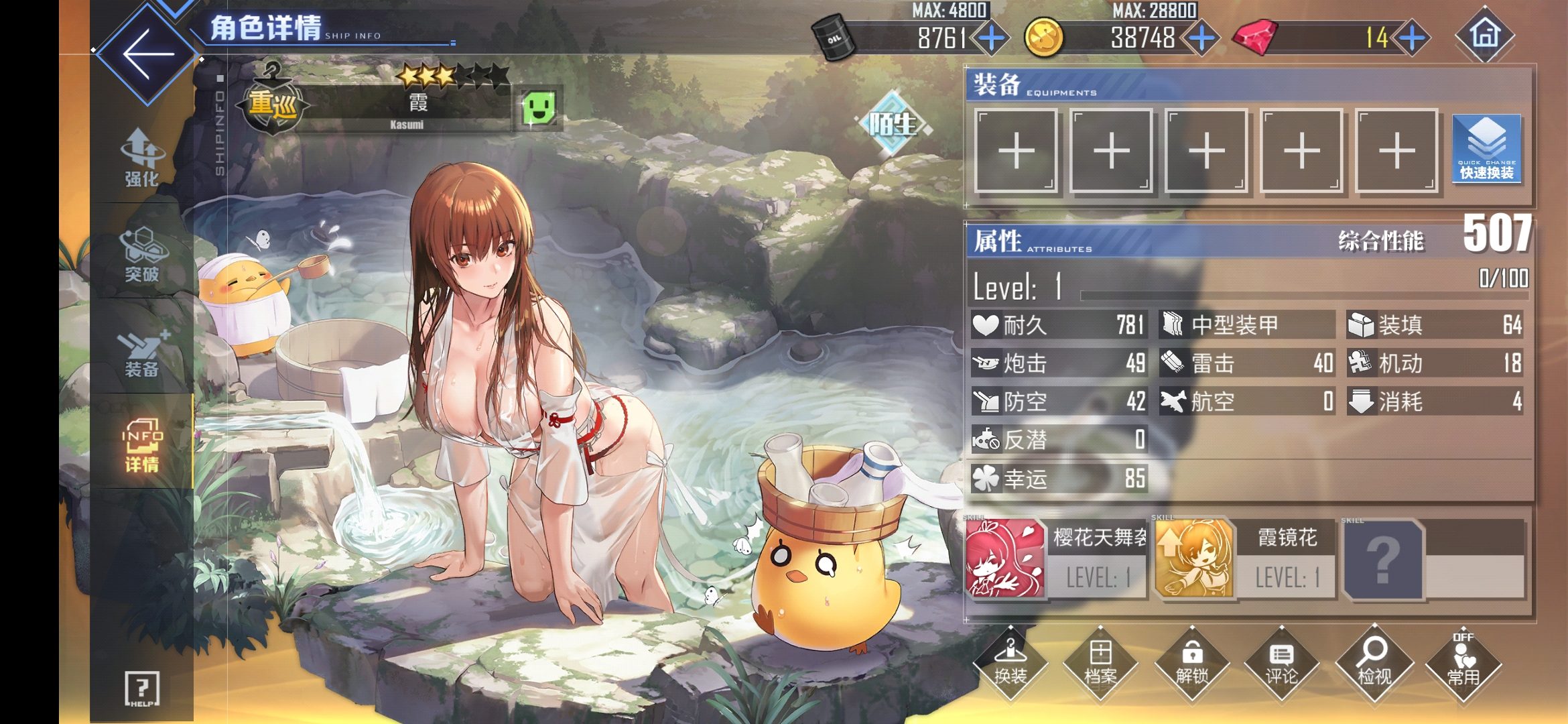
Task: Return to the home screen
Action: pos(1484,35)
